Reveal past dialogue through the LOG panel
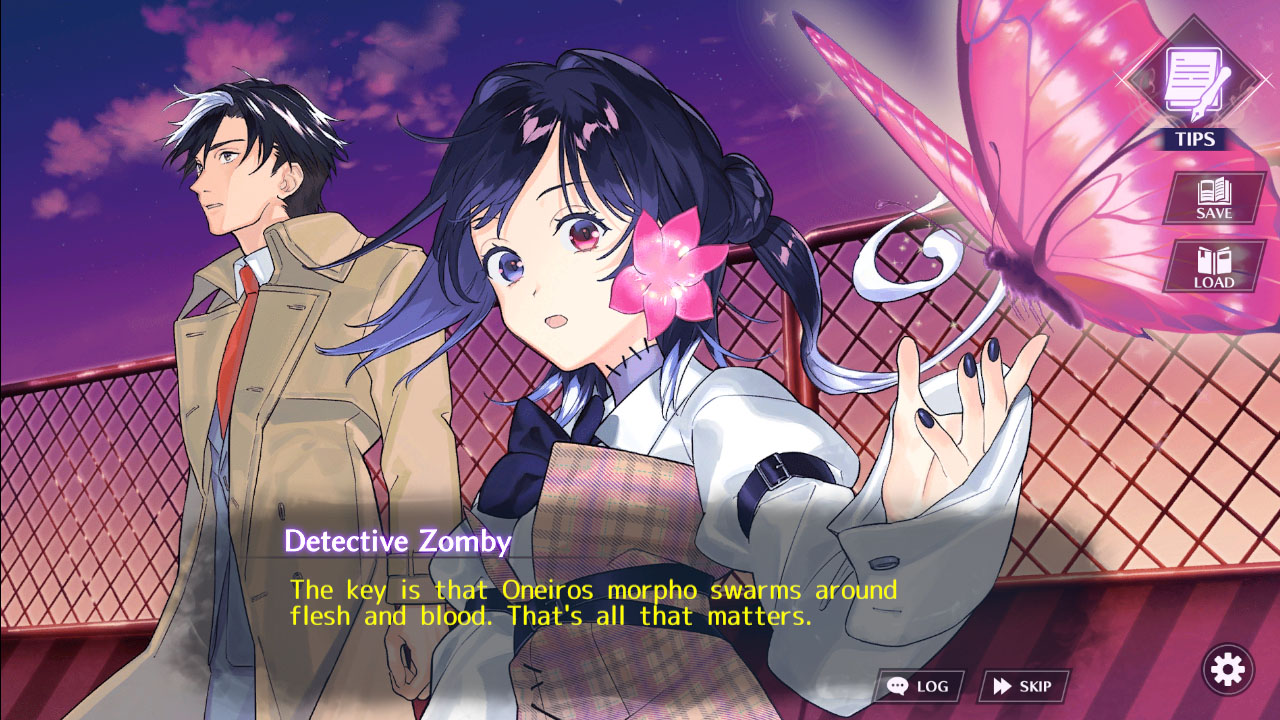1280x720 pixels. [x=920, y=685]
